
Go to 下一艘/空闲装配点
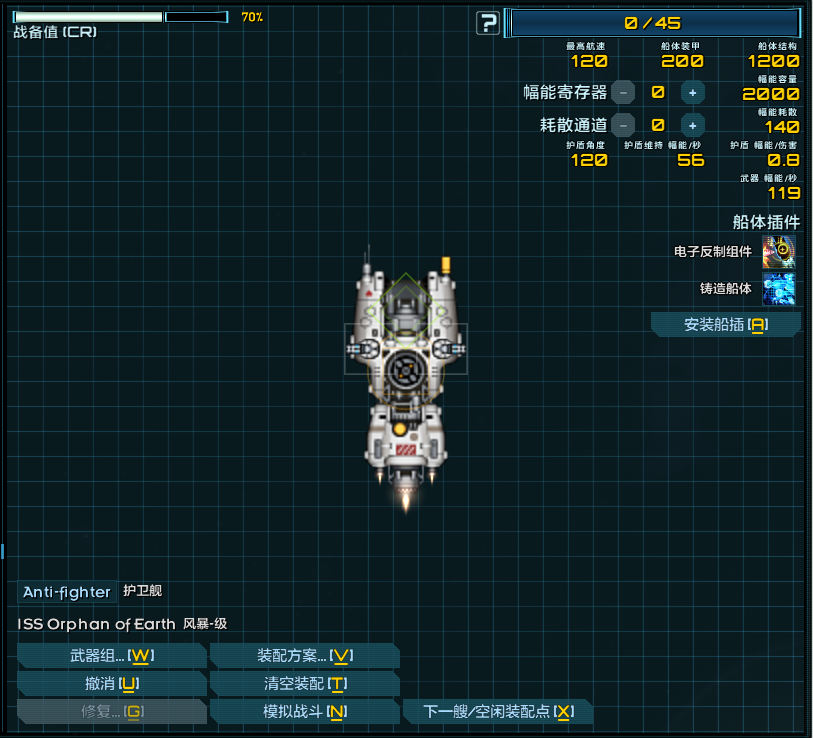(x=497, y=712)
